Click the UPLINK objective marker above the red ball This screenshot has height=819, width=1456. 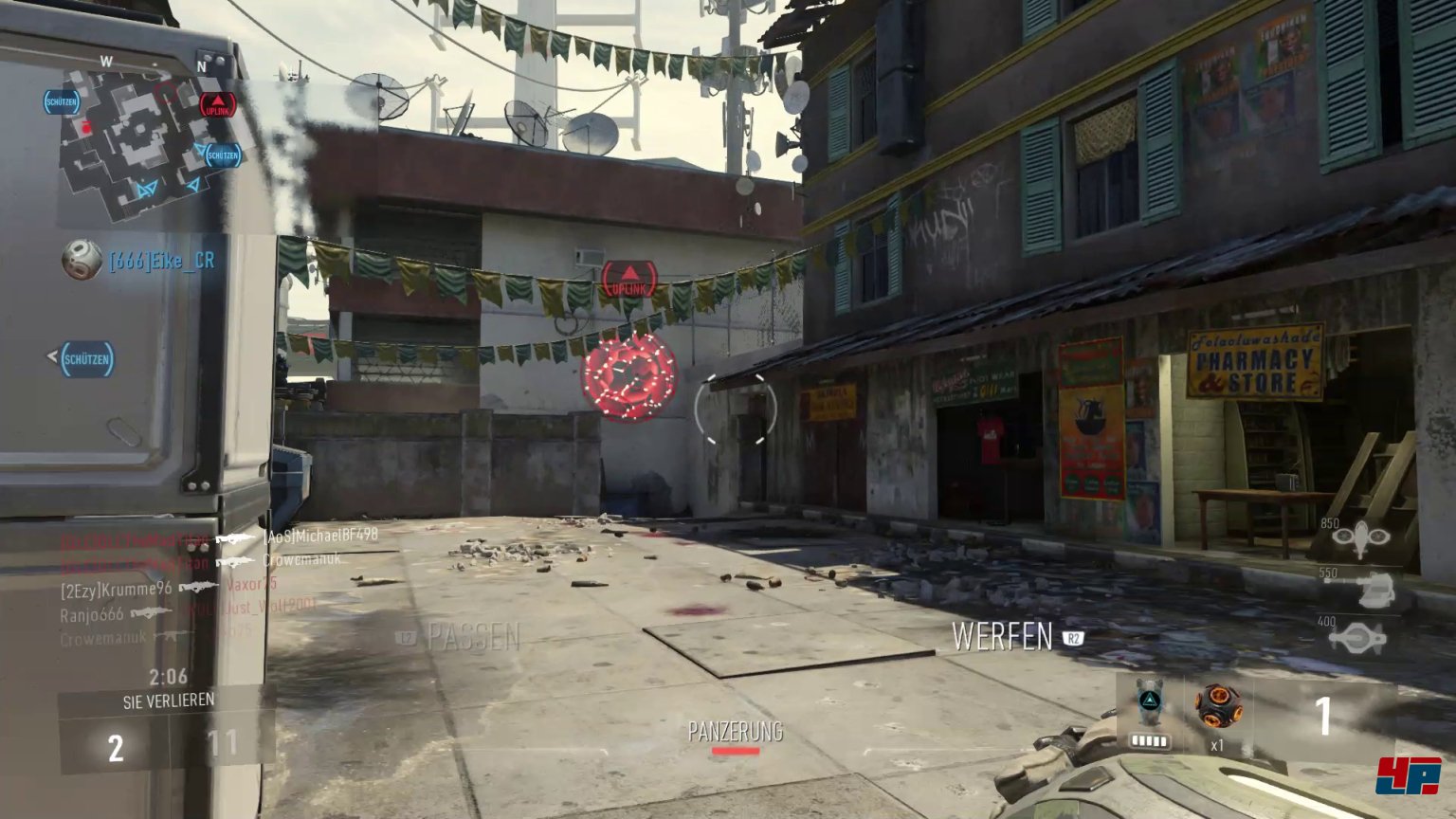(629, 280)
